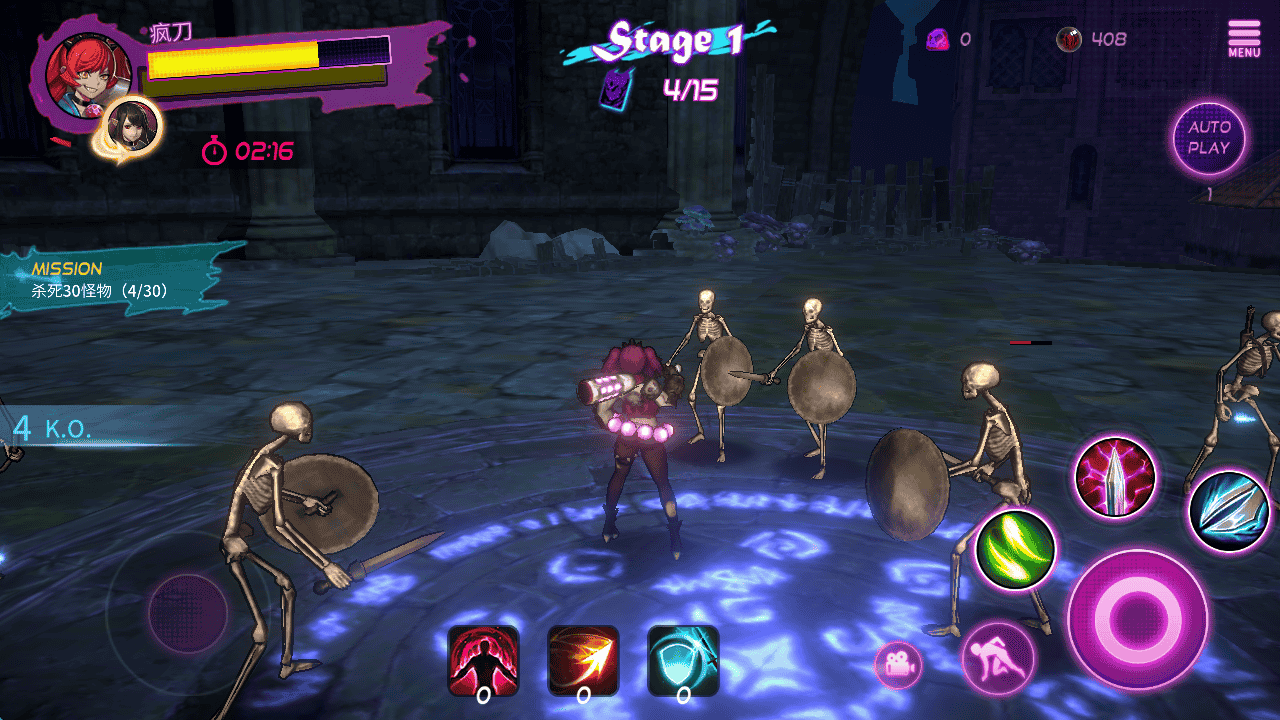
Task: Swap to the dark-haired partner character
Action: (x=133, y=126)
